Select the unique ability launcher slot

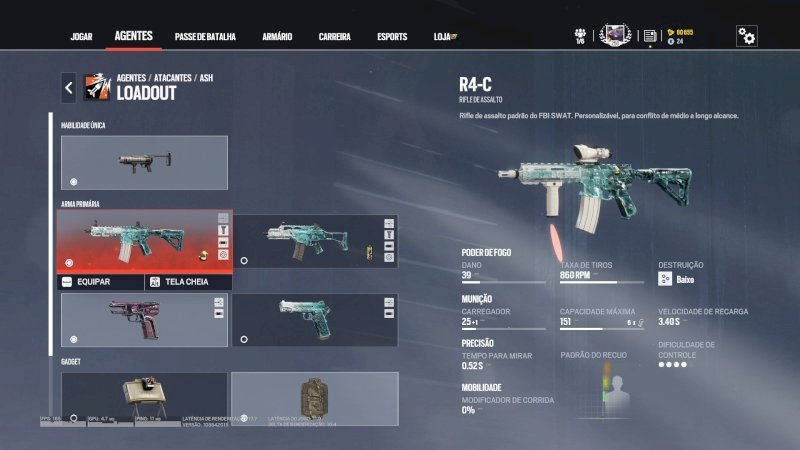(x=144, y=162)
